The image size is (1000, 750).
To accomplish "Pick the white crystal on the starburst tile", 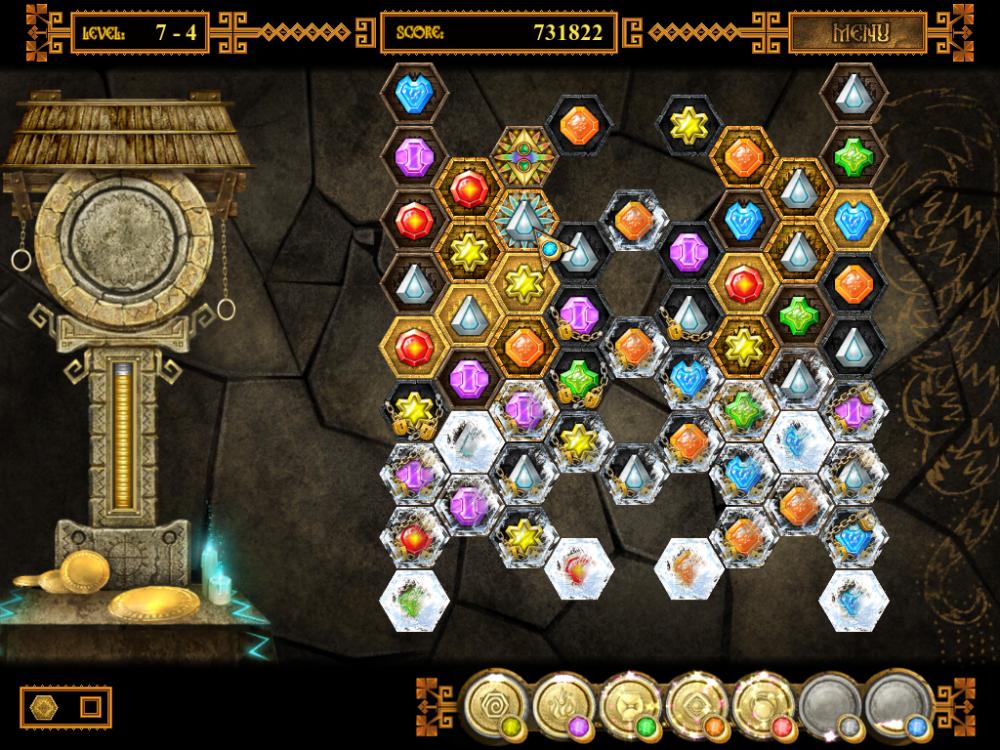I will pyautogui.click(x=523, y=220).
